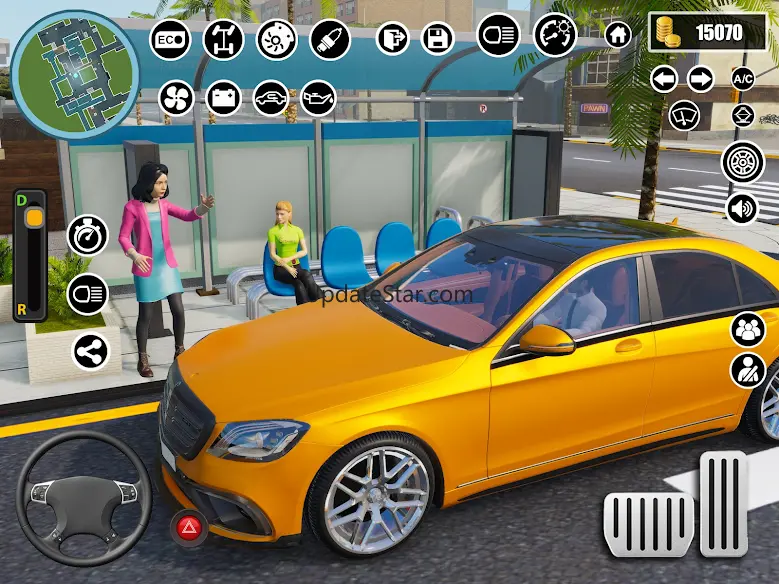Tap the brake disc icon
This screenshot has width=779, height=584.
[276, 40]
